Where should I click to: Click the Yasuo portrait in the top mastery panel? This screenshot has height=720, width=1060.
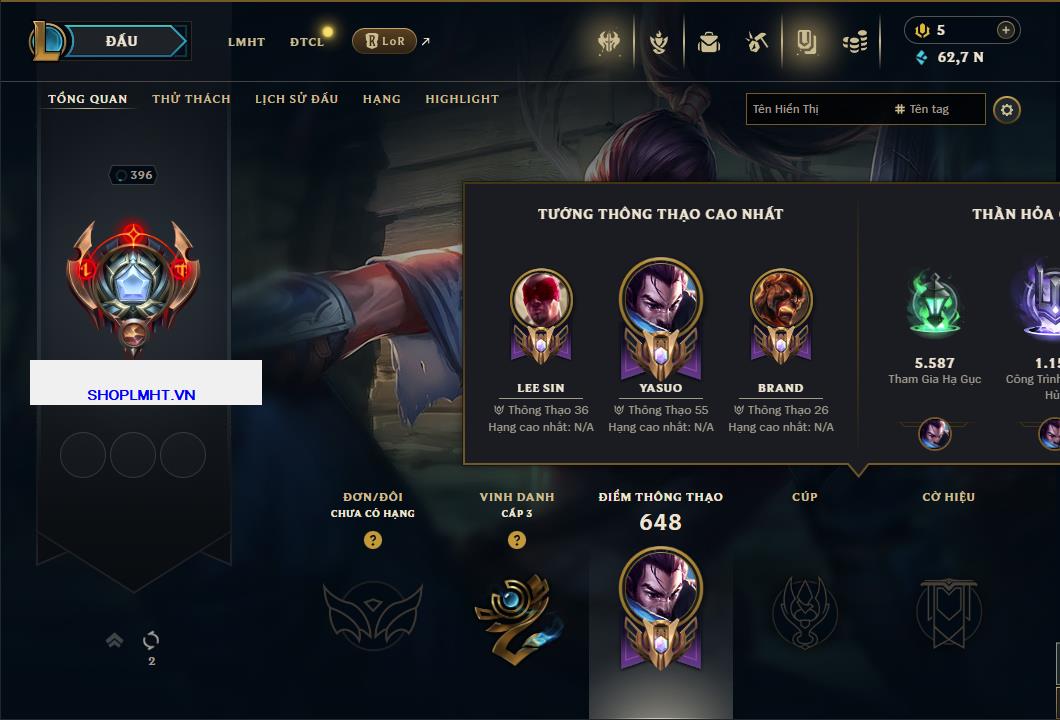(x=661, y=297)
